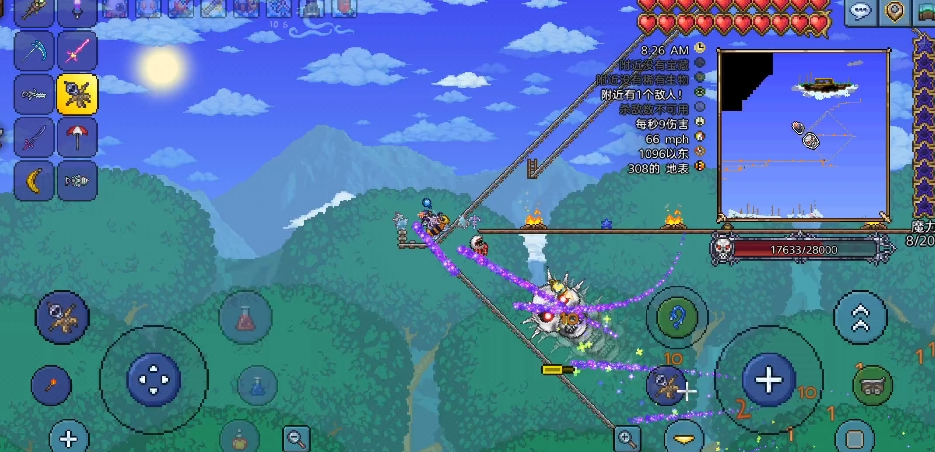Screen dimensions: 935x452
Task: Select the pink sword hotbar slot
Action: pyautogui.click(x=77, y=50)
